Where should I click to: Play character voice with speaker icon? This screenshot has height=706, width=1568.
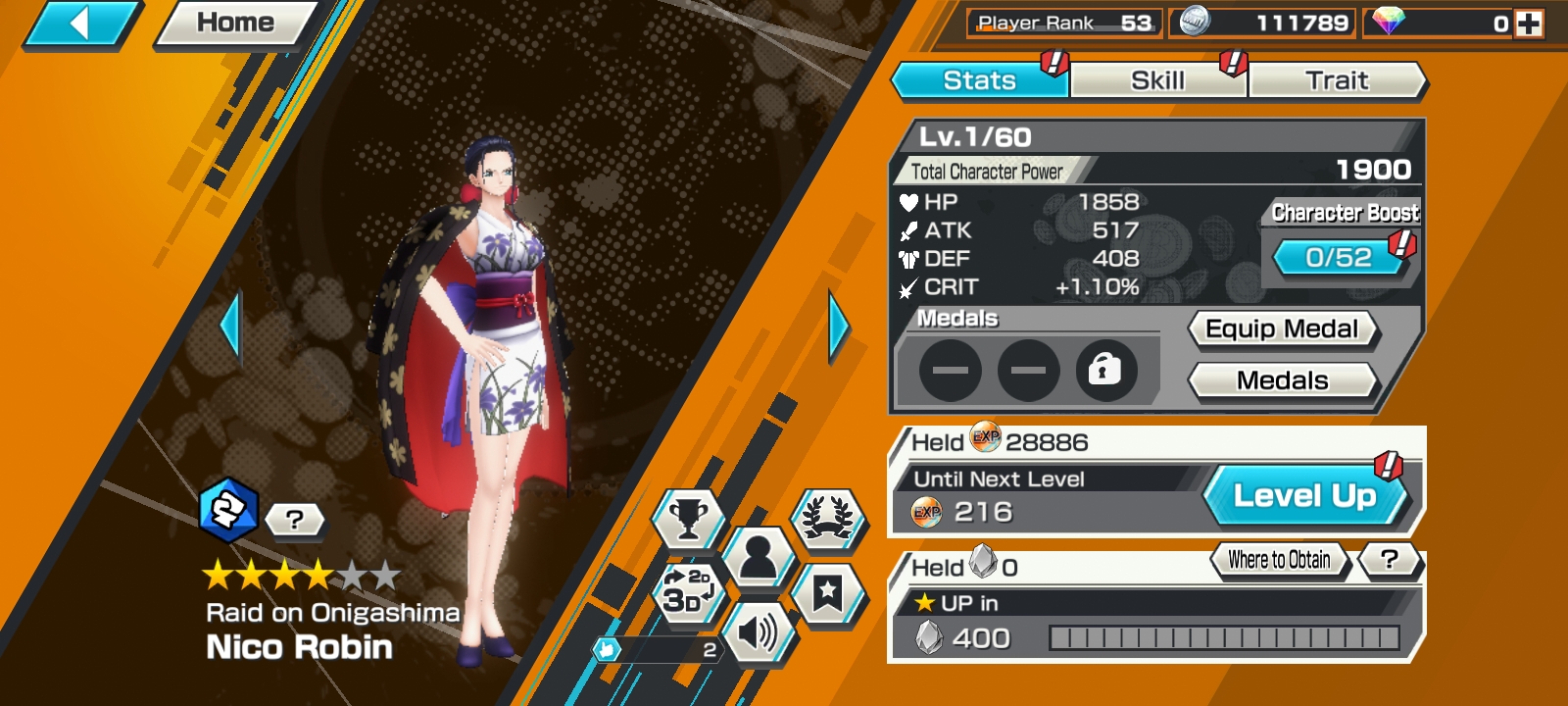click(758, 633)
